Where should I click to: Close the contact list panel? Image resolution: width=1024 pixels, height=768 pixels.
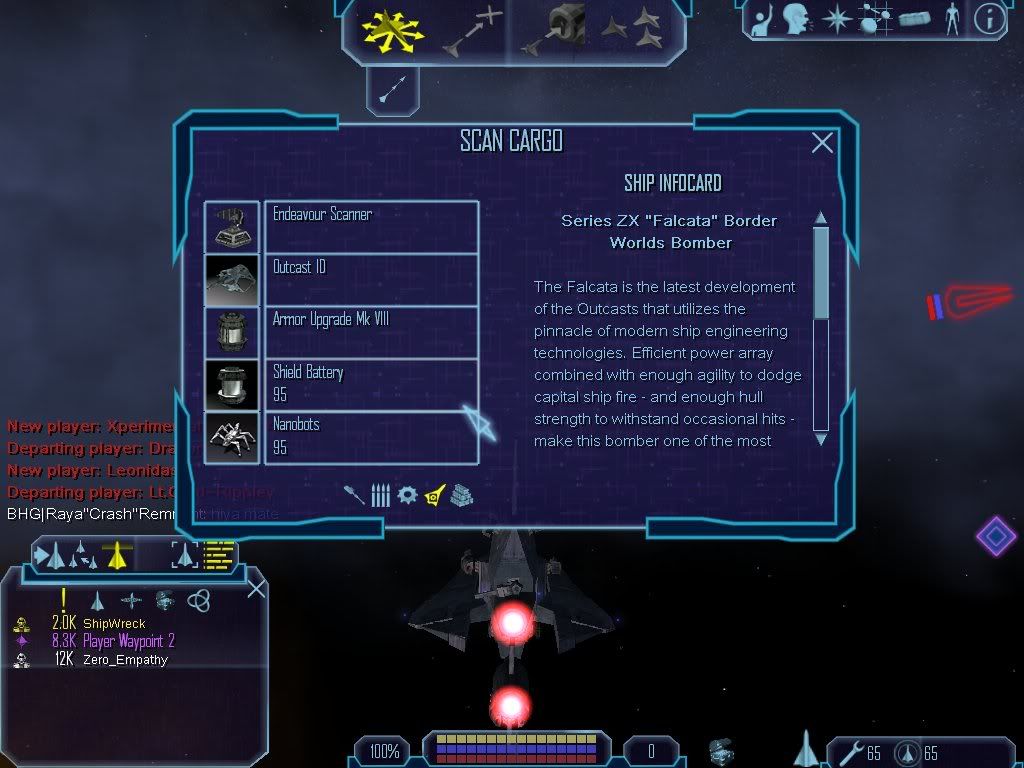(x=256, y=588)
